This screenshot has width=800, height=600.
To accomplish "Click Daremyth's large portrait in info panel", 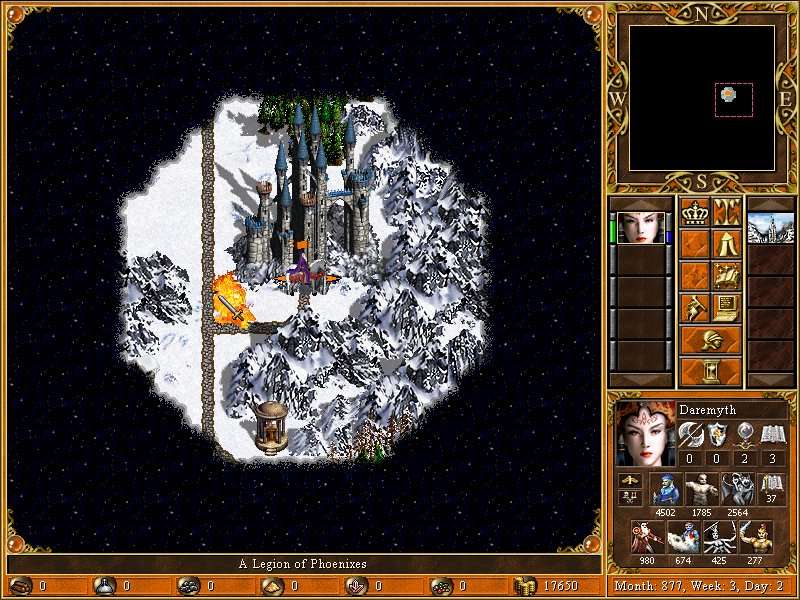I will tap(642, 435).
